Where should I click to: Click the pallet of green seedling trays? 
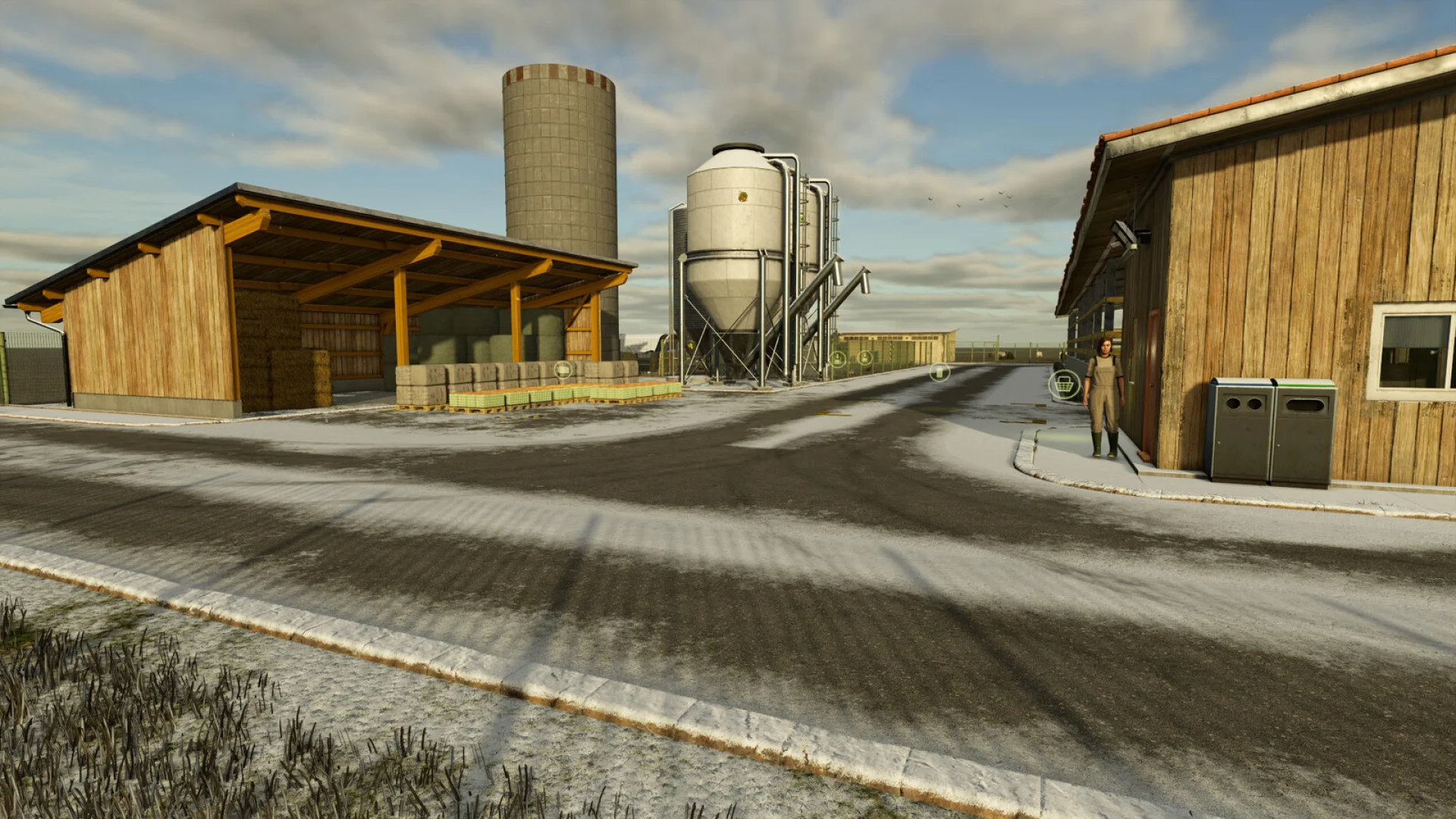tap(531, 398)
